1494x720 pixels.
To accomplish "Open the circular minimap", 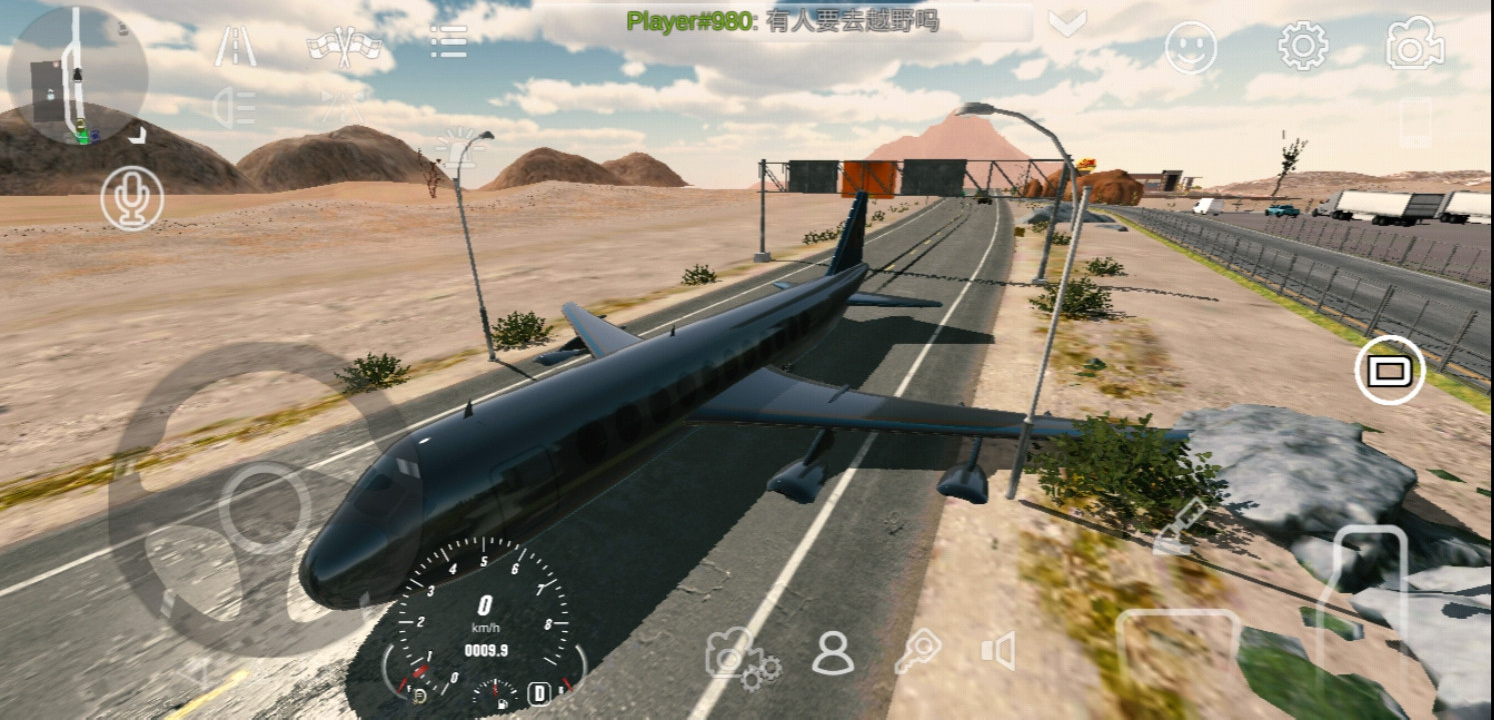I will click(x=77, y=76).
